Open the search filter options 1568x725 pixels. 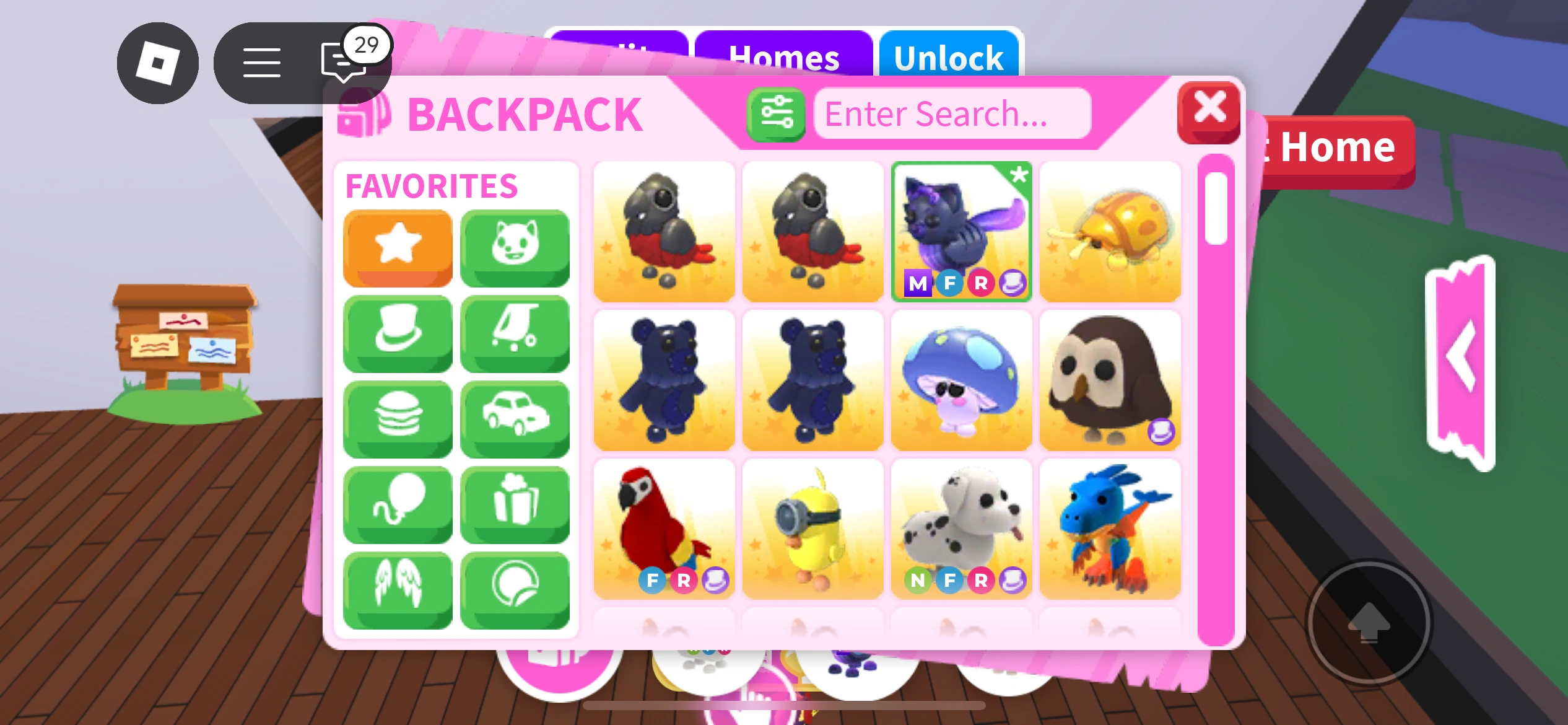[x=776, y=113]
